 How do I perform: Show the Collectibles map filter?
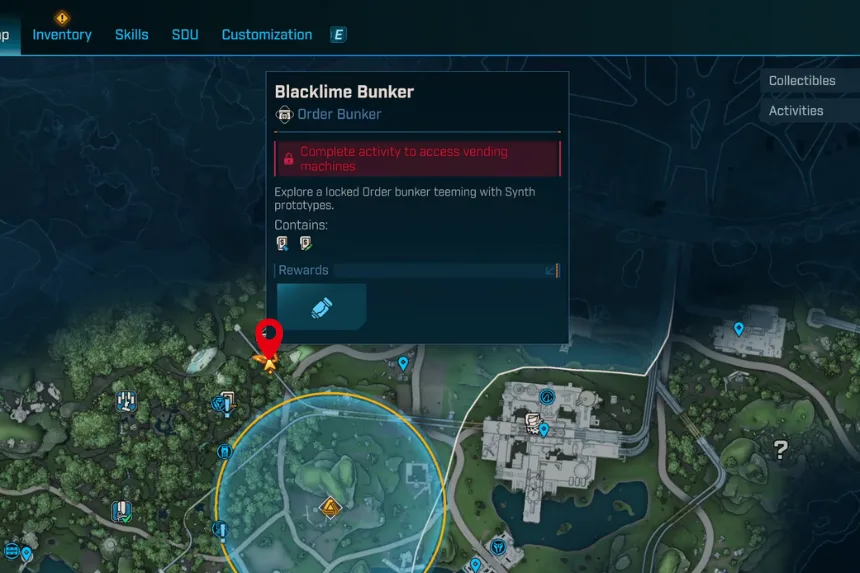point(802,81)
